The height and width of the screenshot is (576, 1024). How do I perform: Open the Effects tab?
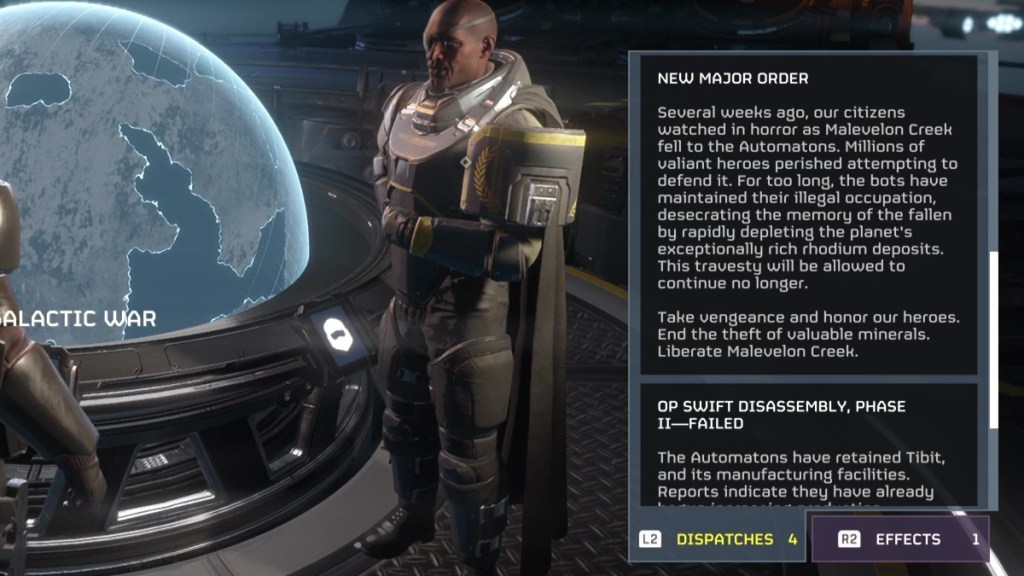[898, 539]
